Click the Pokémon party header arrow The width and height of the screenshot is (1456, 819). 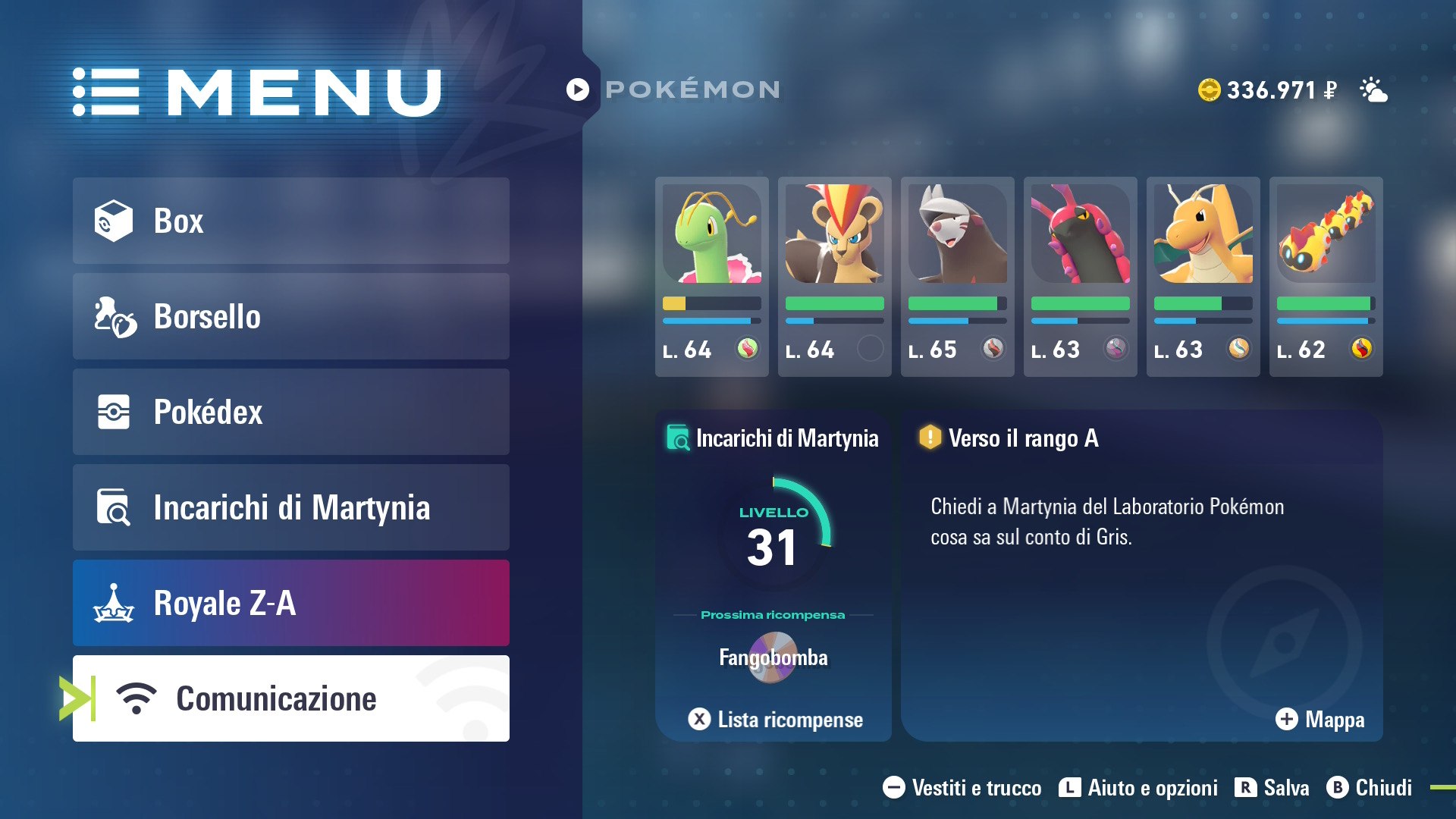(578, 89)
